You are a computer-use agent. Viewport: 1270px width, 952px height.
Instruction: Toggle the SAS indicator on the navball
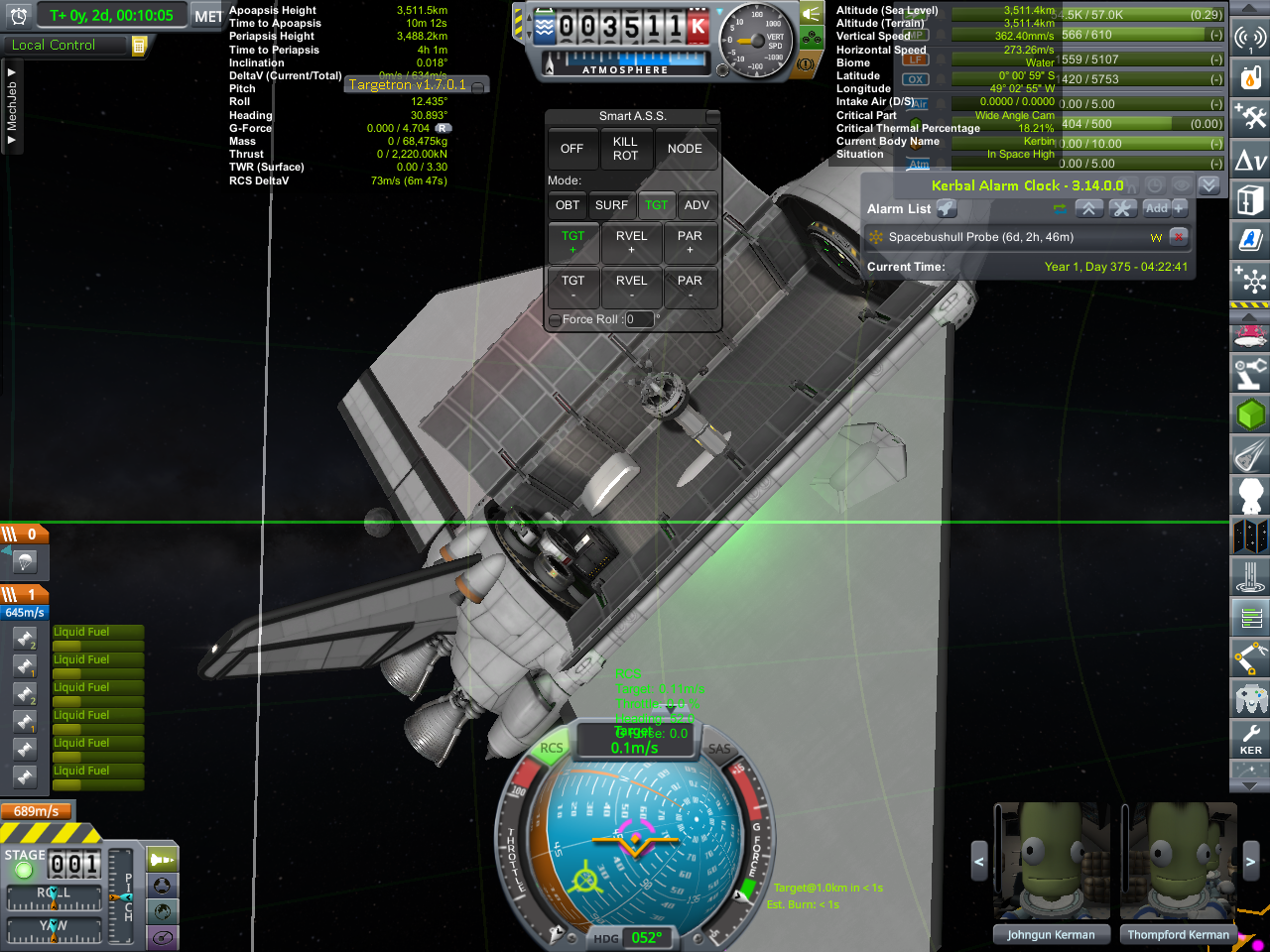719,750
